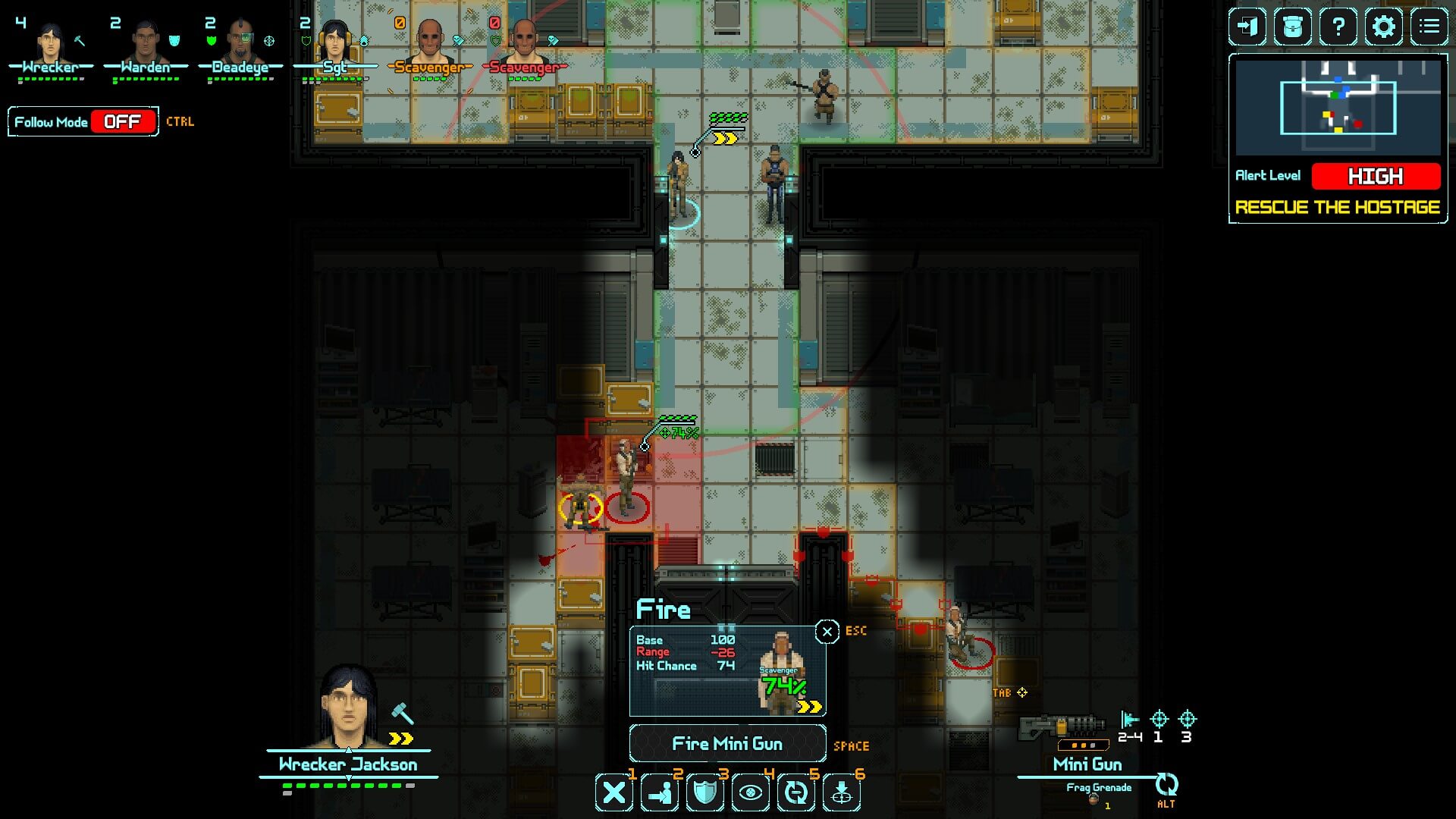Select Wrecker's squad portrait
This screenshot has width=1456, height=819.
[50, 45]
